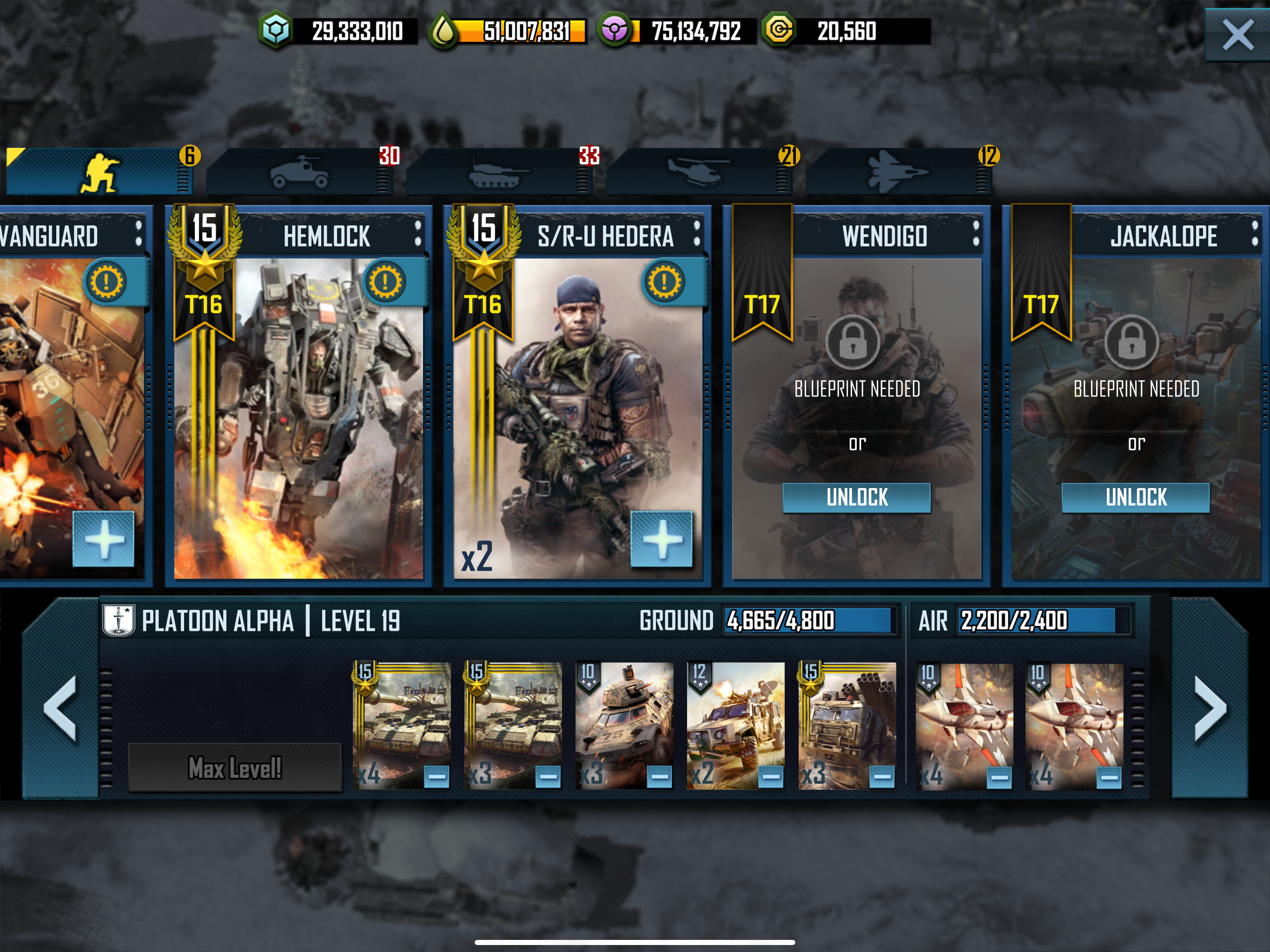This screenshot has height=952, width=1270.
Task: Open S/R-U Hedera's three-dot options menu
Action: click(696, 234)
